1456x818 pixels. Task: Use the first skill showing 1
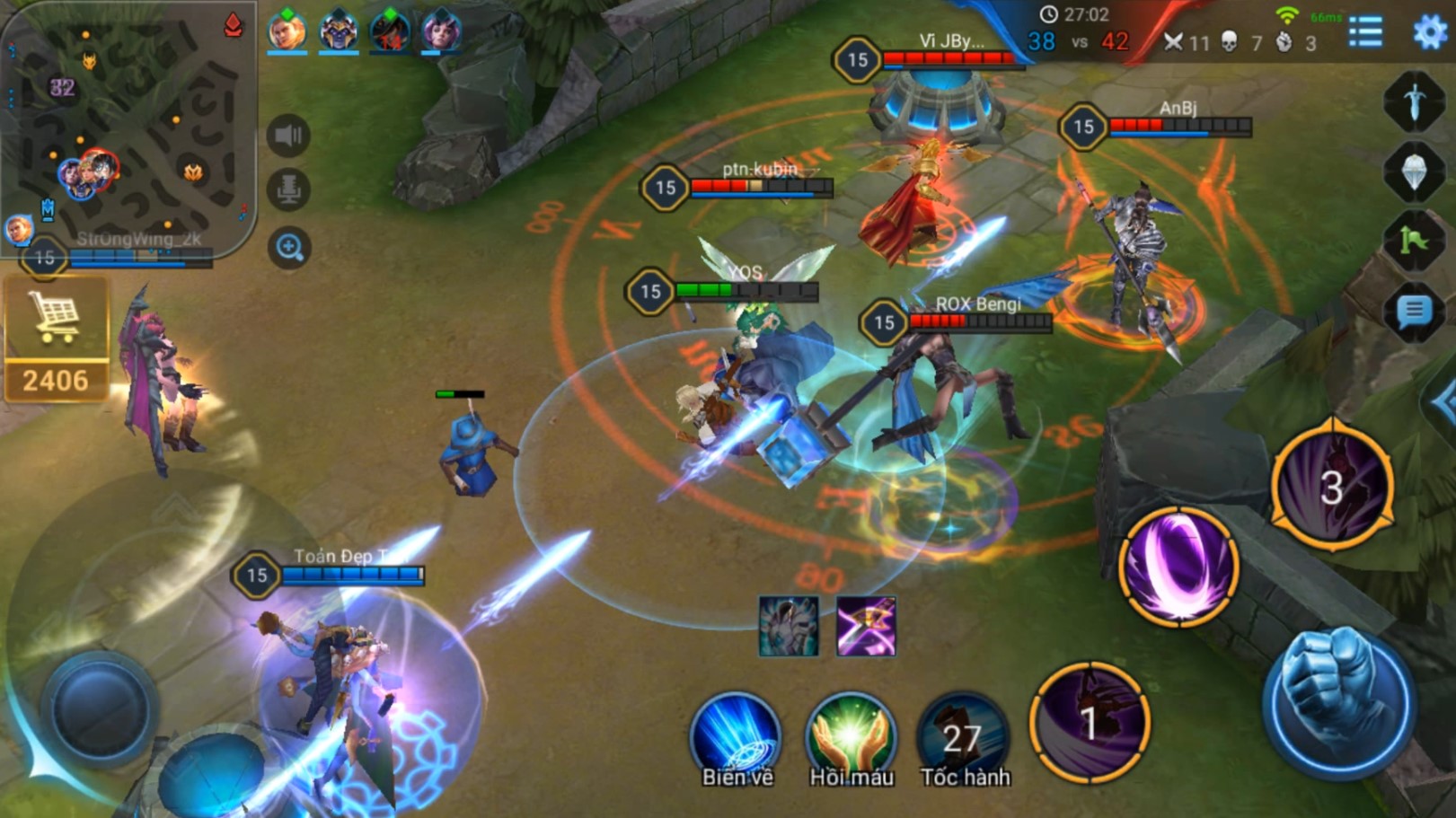point(1090,721)
